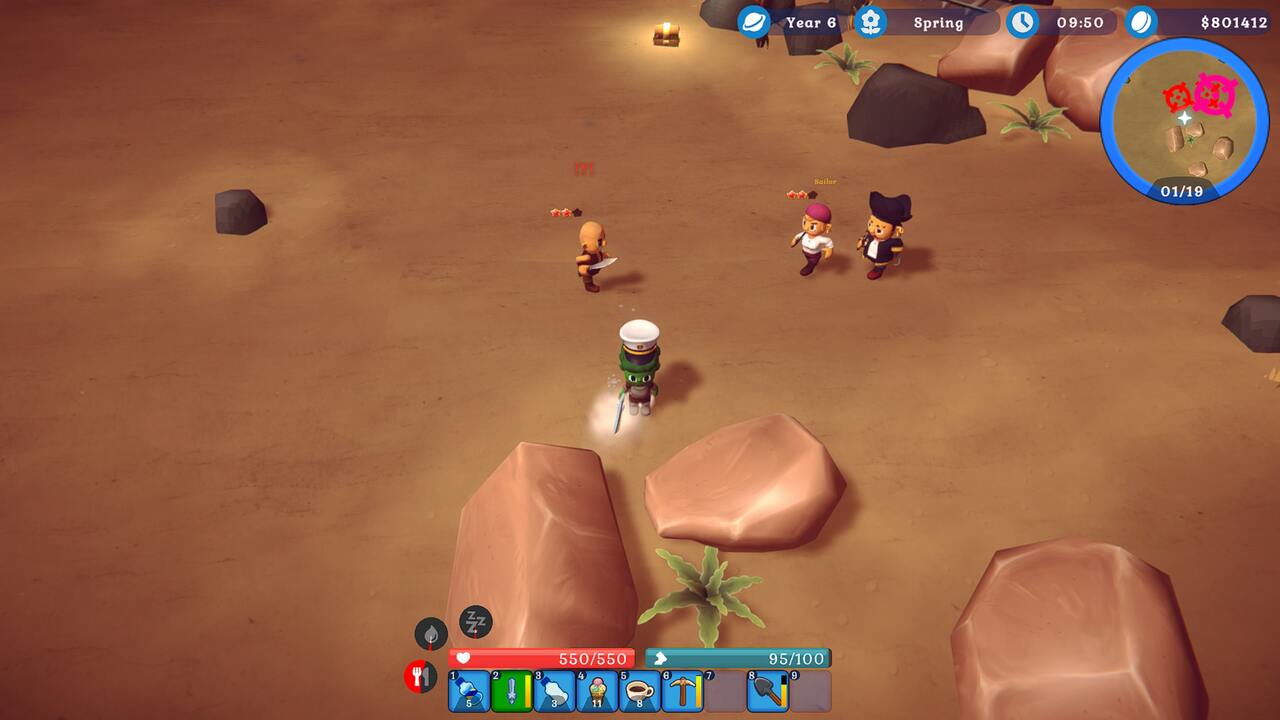The width and height of the screenshot is (1280, 720).
Task: Click the fork and knife hunger icon
Action: 420,677
